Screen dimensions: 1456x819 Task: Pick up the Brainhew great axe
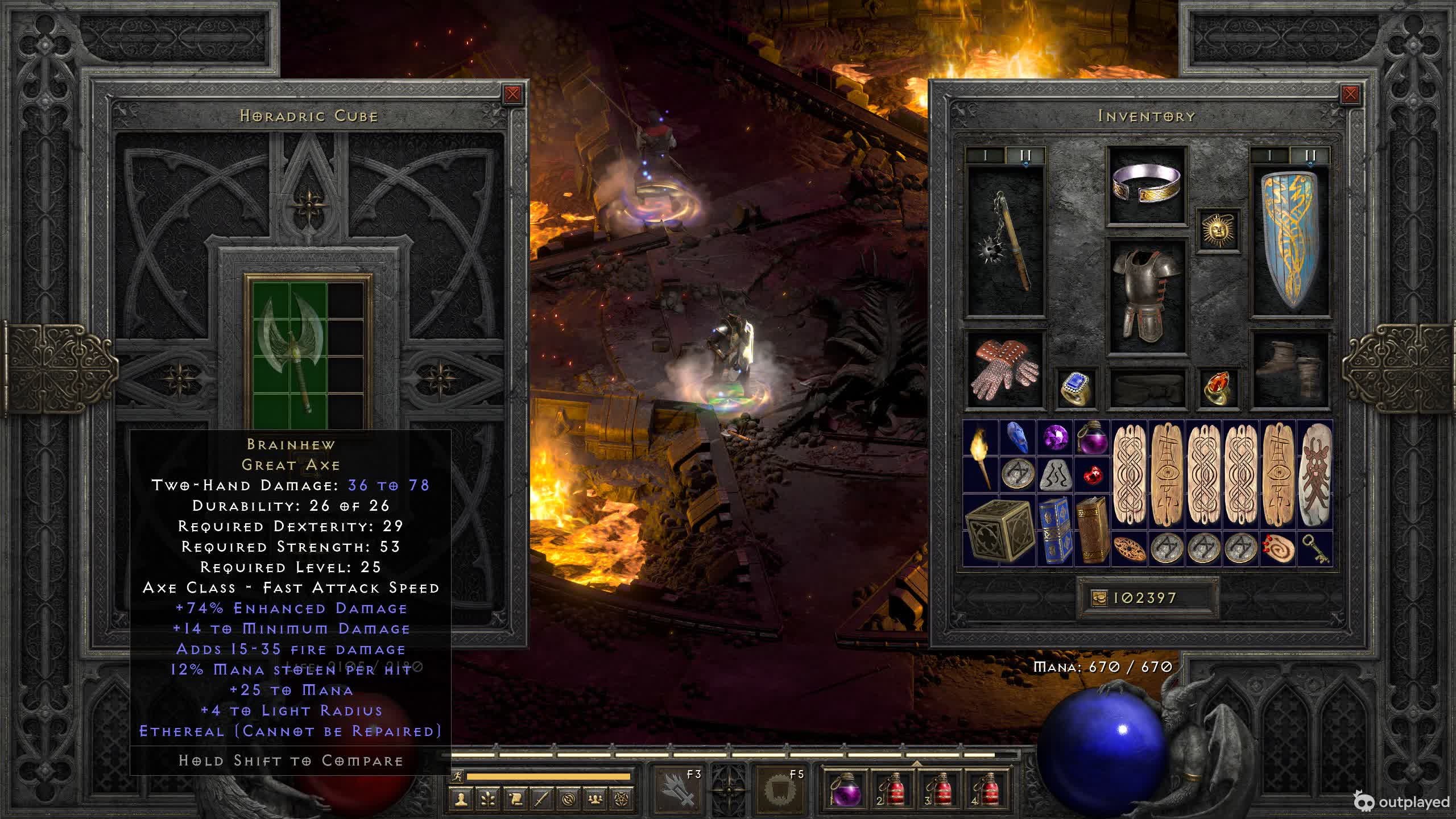290,355
